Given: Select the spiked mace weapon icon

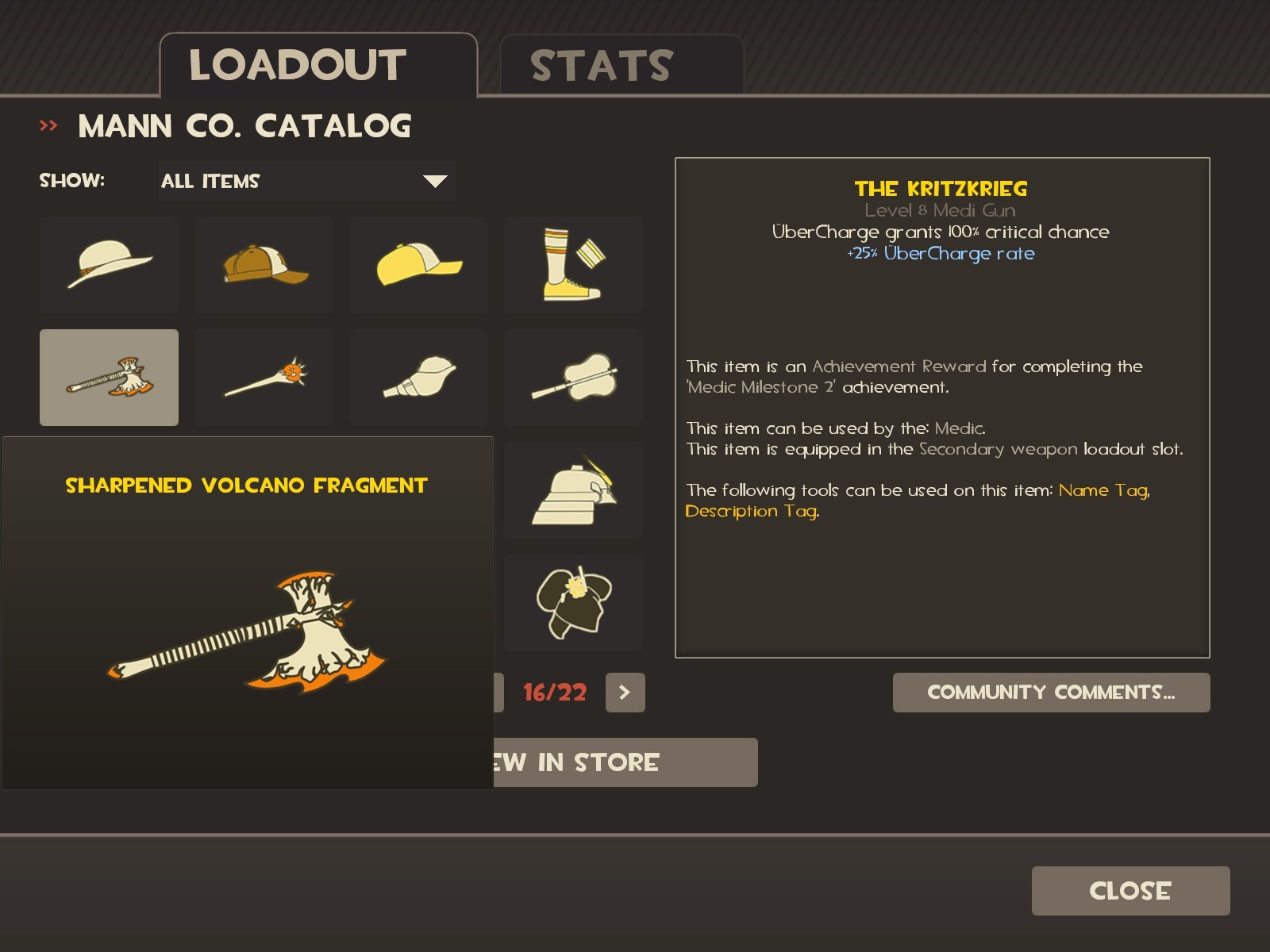Looking at the screenshot, I should (x=264, y=377).
